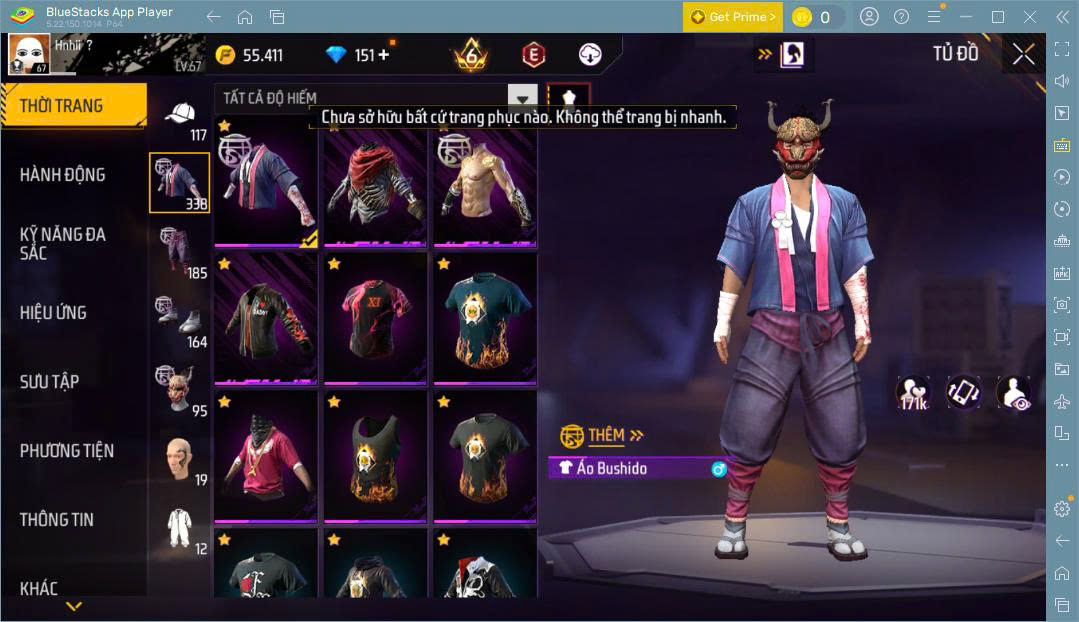Image resolution: width=1079 pixels, height=622 pixels.
Task: Show the Phương Tiện tab
Action: [67, 451]
